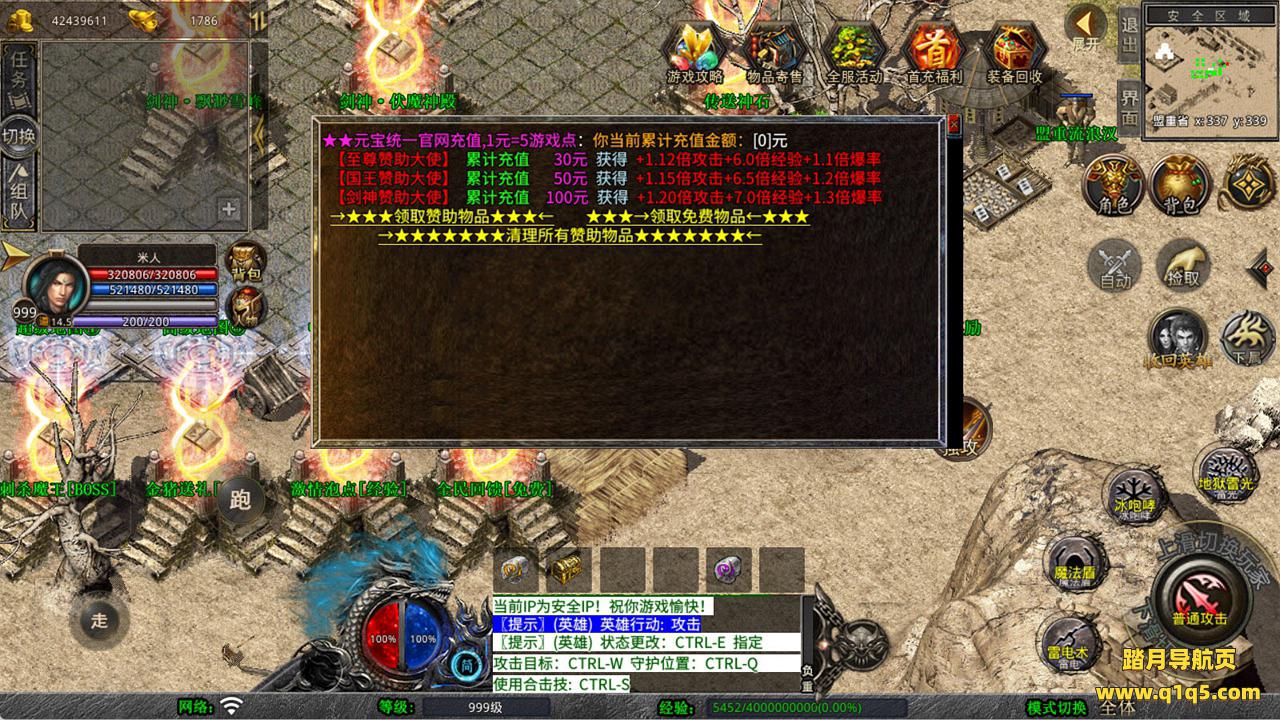
Task: Click the 退出 exit button
Action: coord(1128,36)
